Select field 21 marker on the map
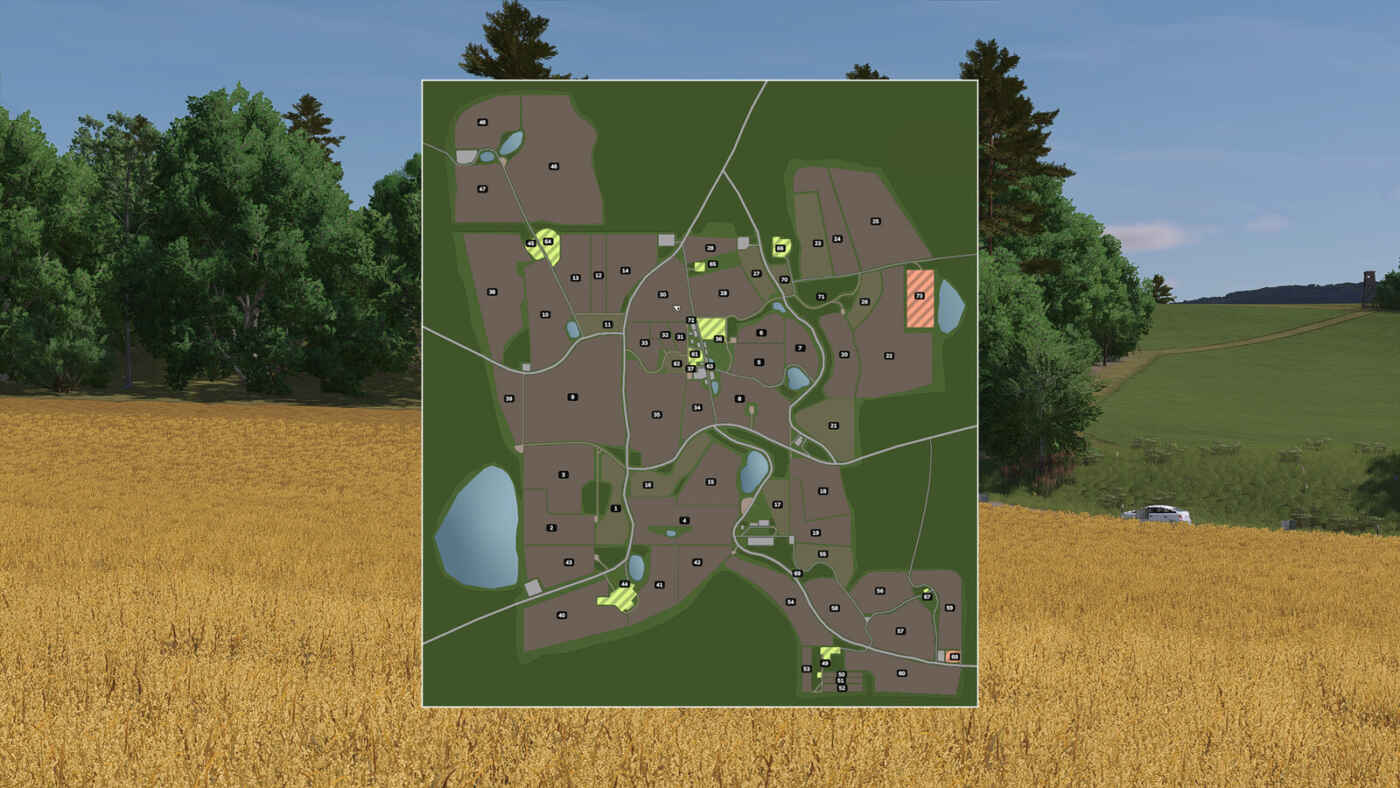This screenshot has width=1400, height=788. [833, 425]
